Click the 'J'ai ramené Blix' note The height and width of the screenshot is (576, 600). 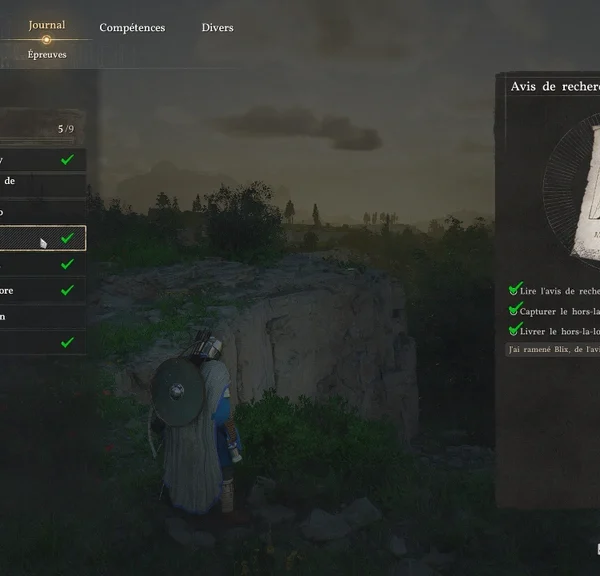[x=553, y=349]
